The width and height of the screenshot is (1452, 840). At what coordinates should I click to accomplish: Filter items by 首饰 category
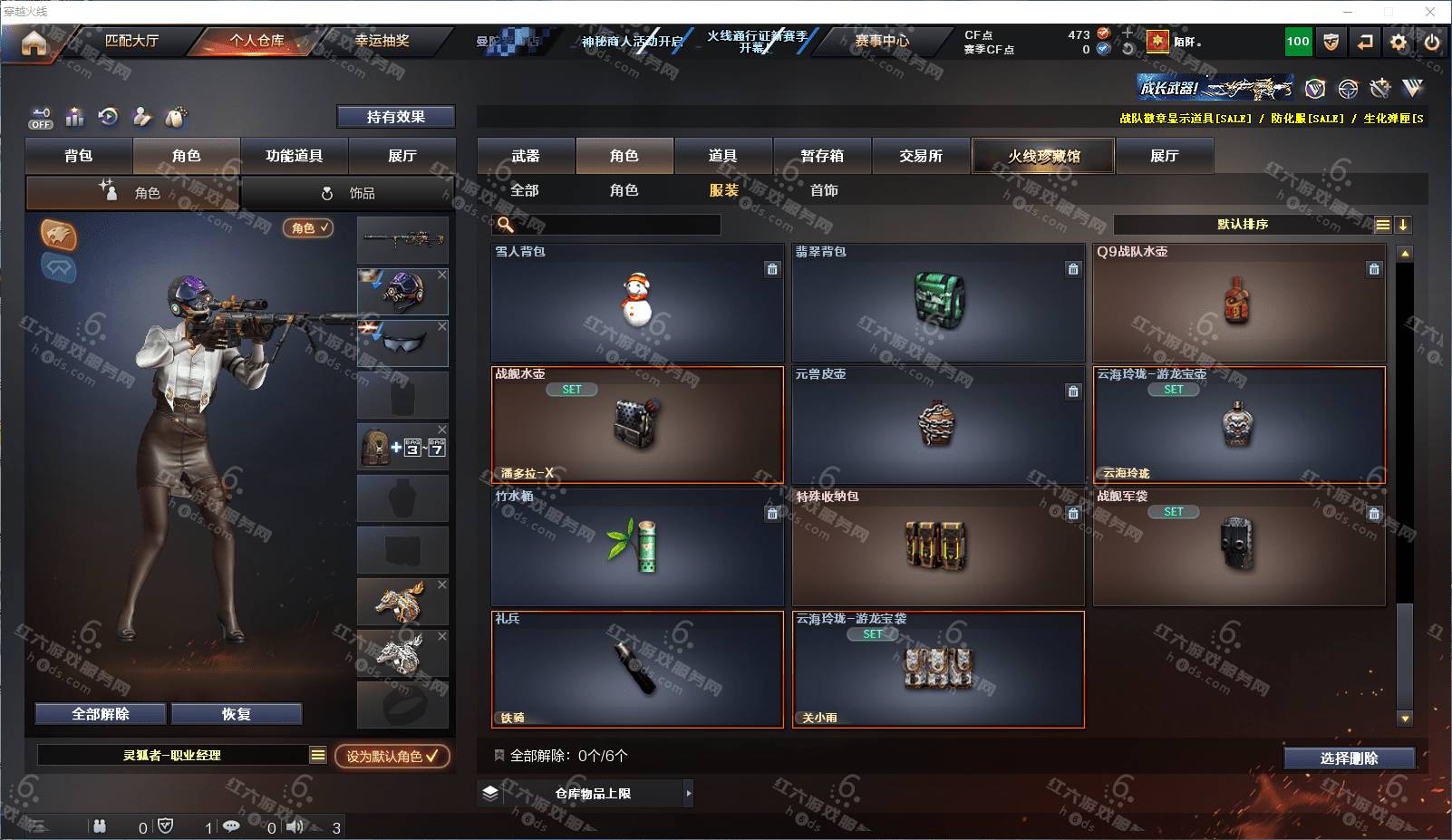(x=824, y=190)
